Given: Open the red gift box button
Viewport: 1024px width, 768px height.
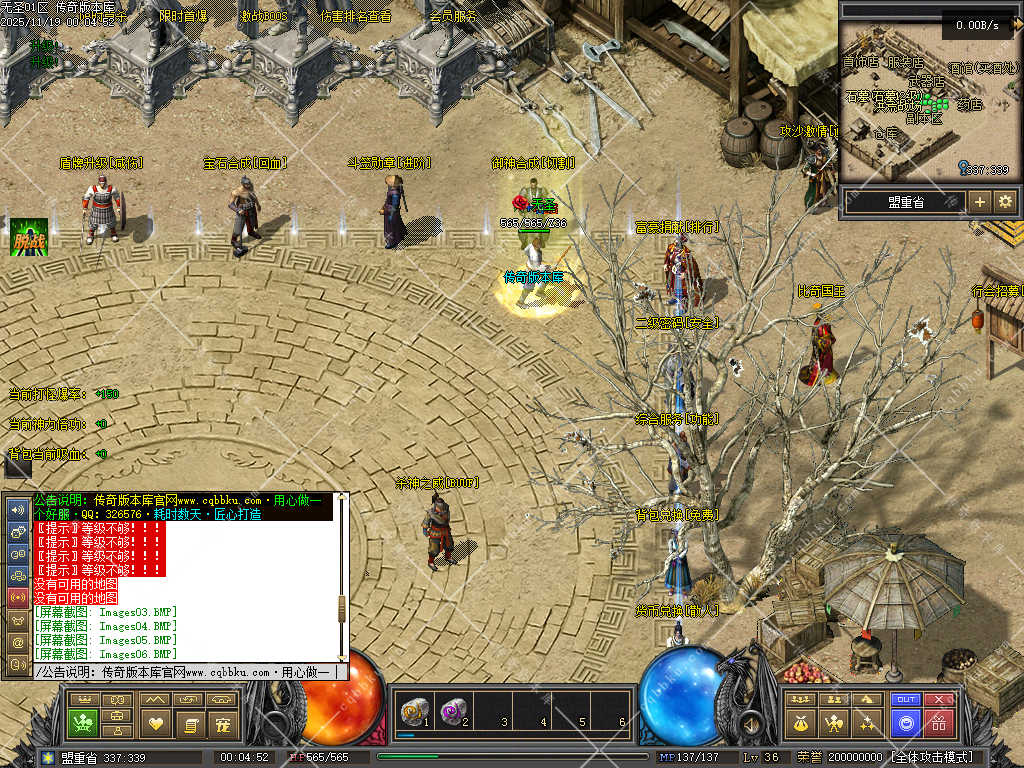Looking at the screenshot, I should pyautogui.click(x=938, y=722).
